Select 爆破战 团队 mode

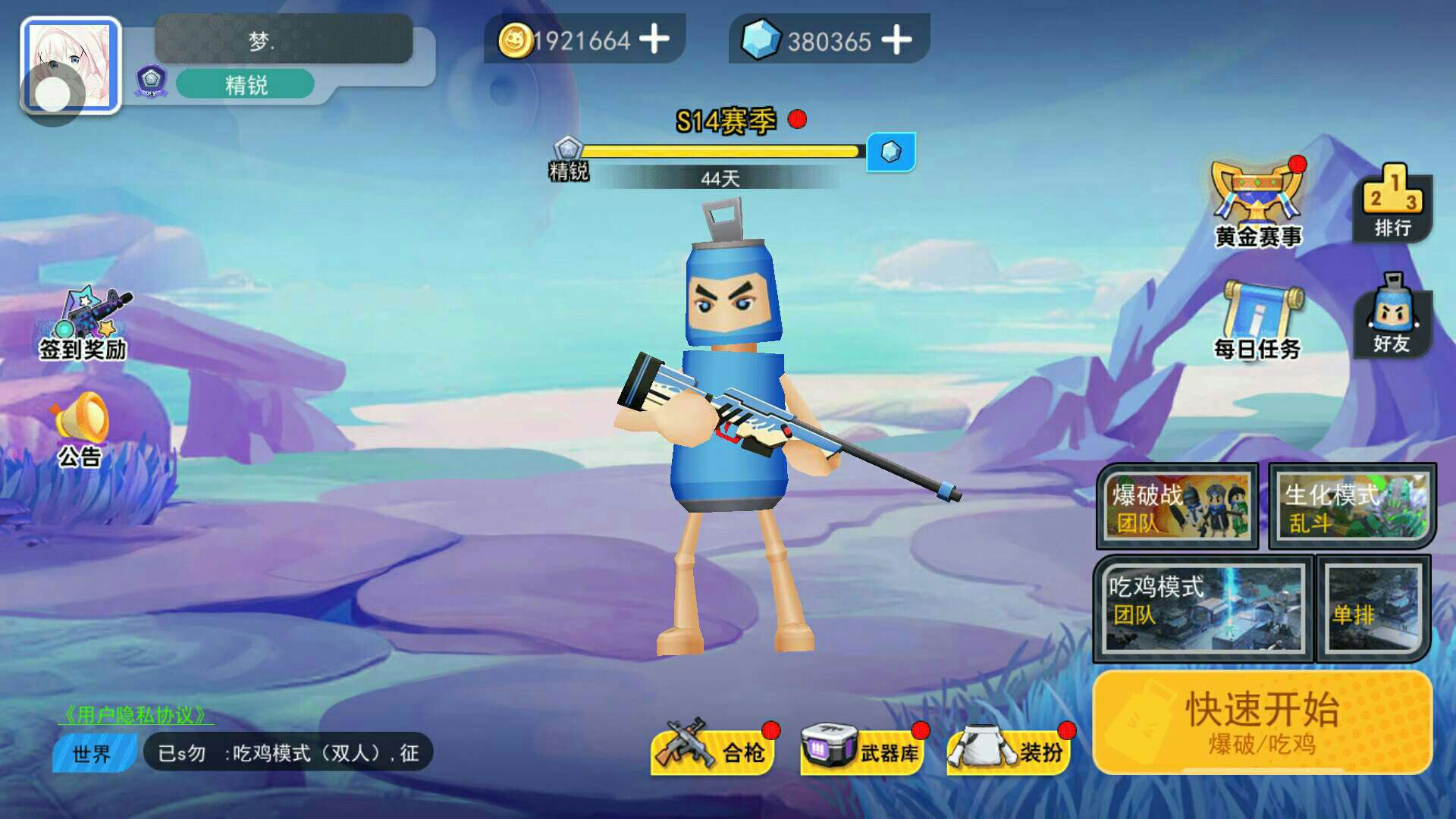1177,506
